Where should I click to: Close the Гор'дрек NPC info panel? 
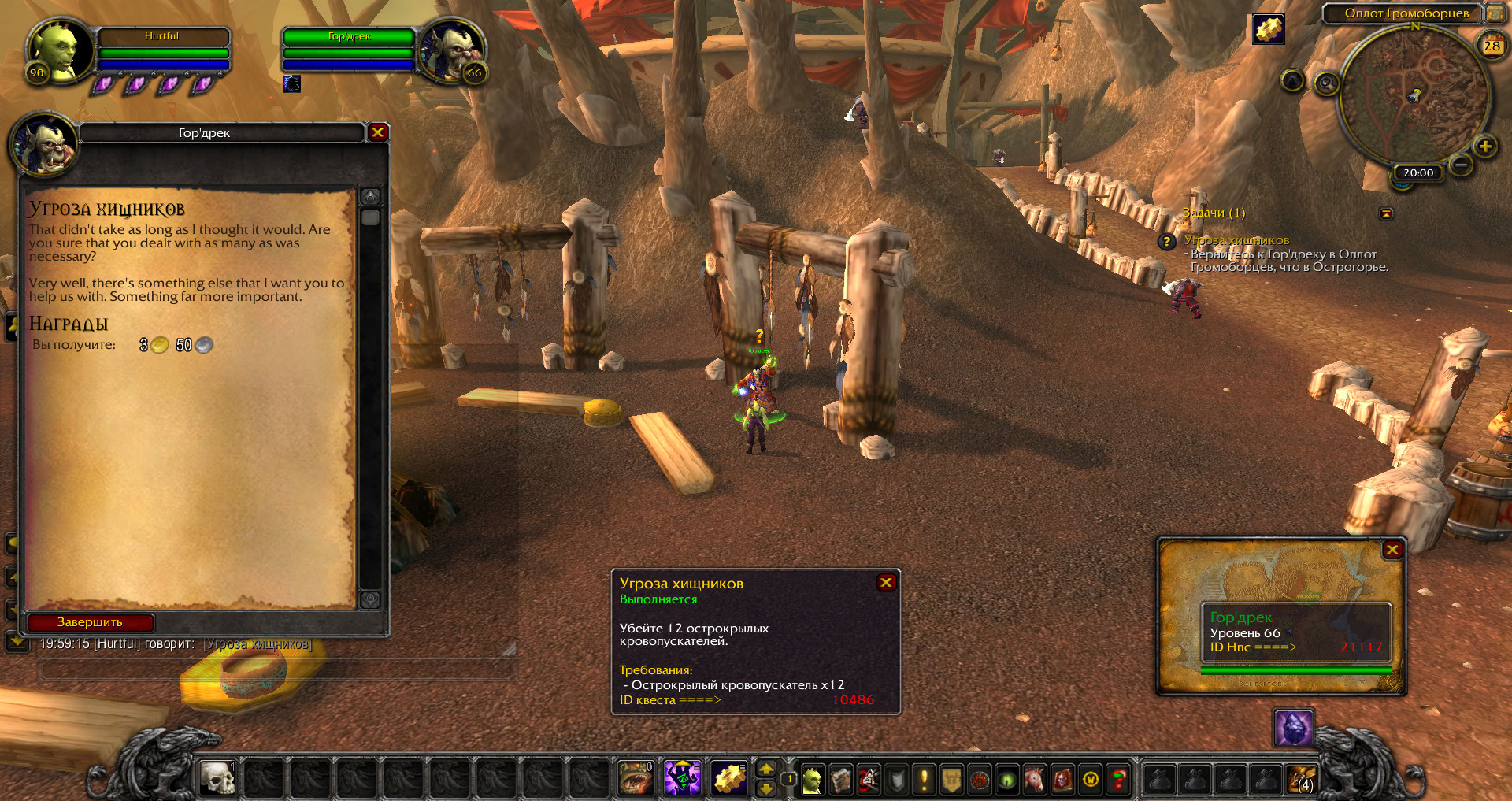pyautogui.click(x=1392, y=550)
